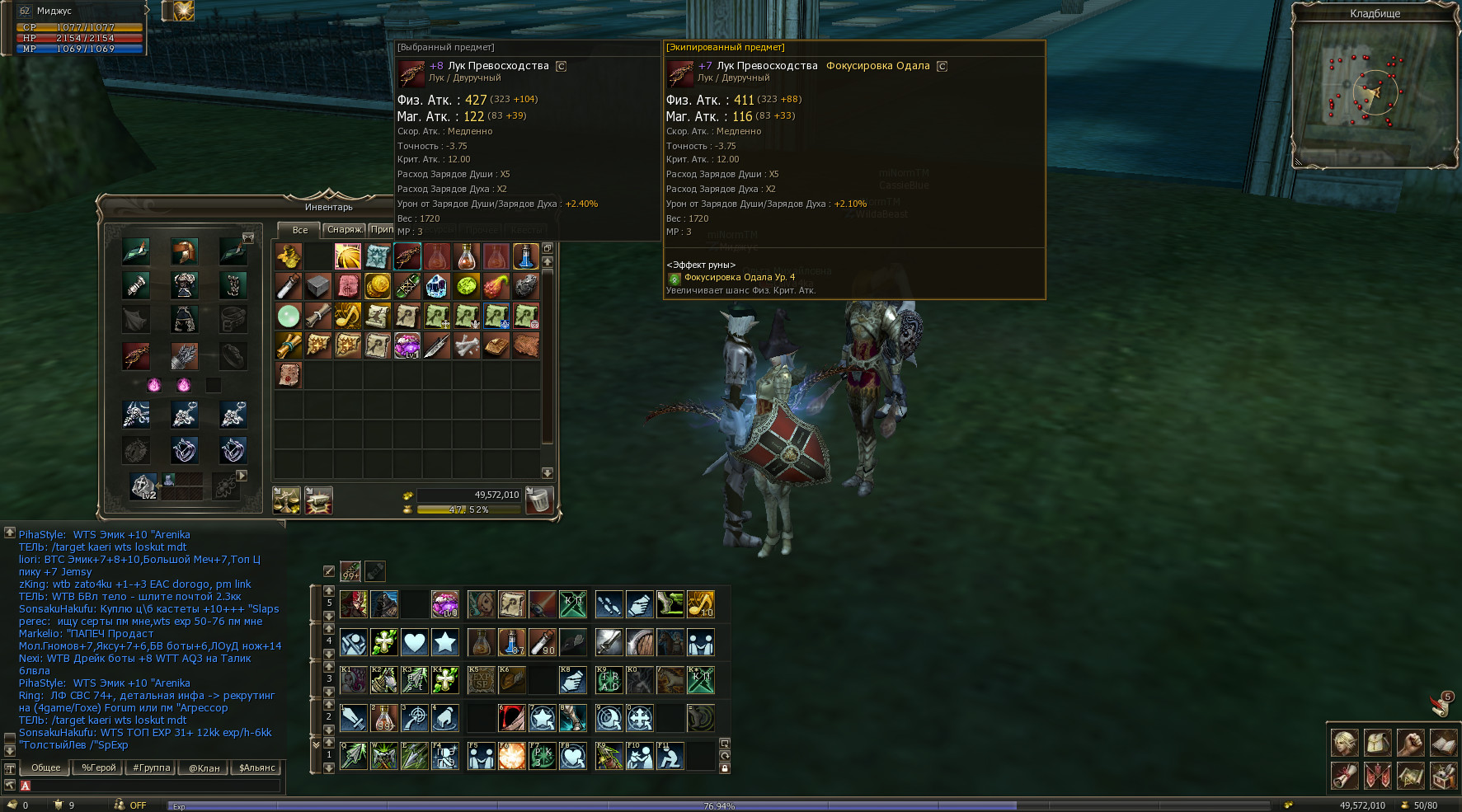The image size is (1462, 812).
Task: Pick the gold coins item slot
Action: coord(378,286)
